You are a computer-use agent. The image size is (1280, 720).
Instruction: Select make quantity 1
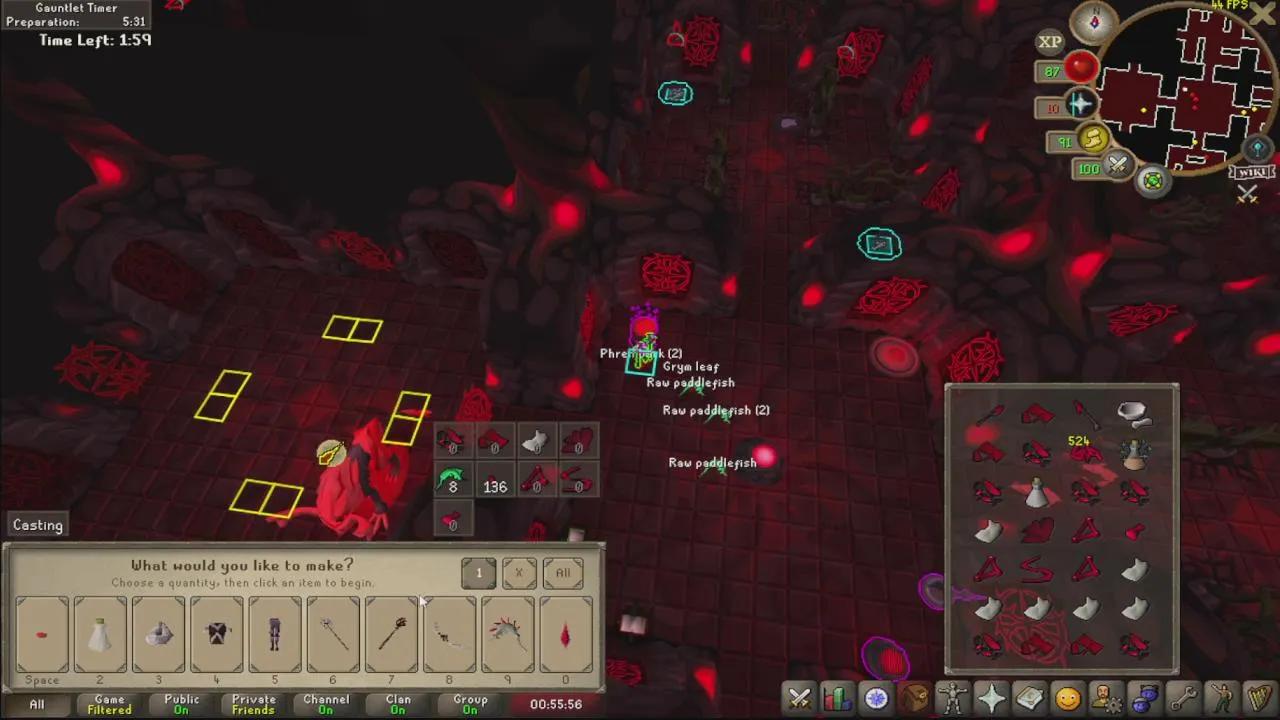click(479, 573)
